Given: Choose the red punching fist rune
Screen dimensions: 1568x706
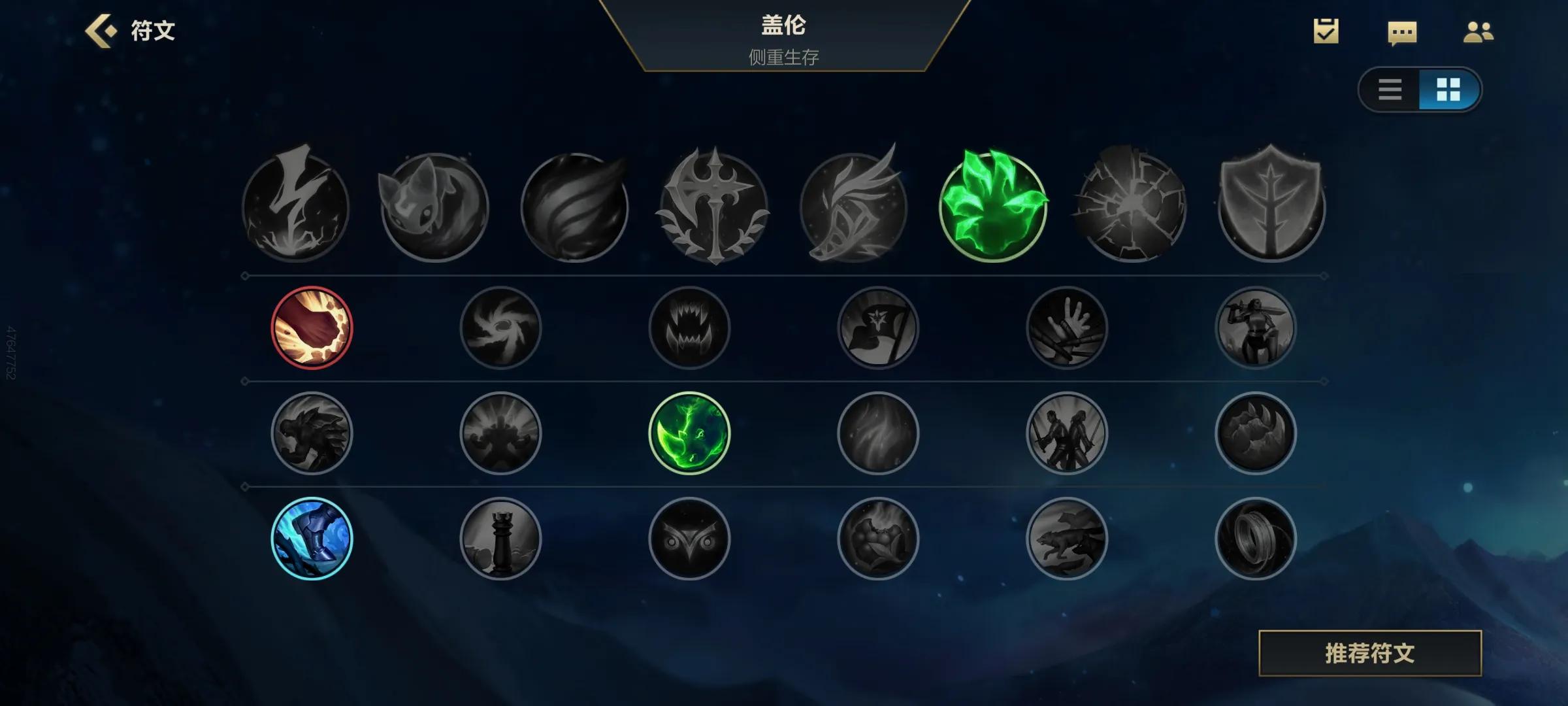Looking at the screenshot, I should 312,328.
